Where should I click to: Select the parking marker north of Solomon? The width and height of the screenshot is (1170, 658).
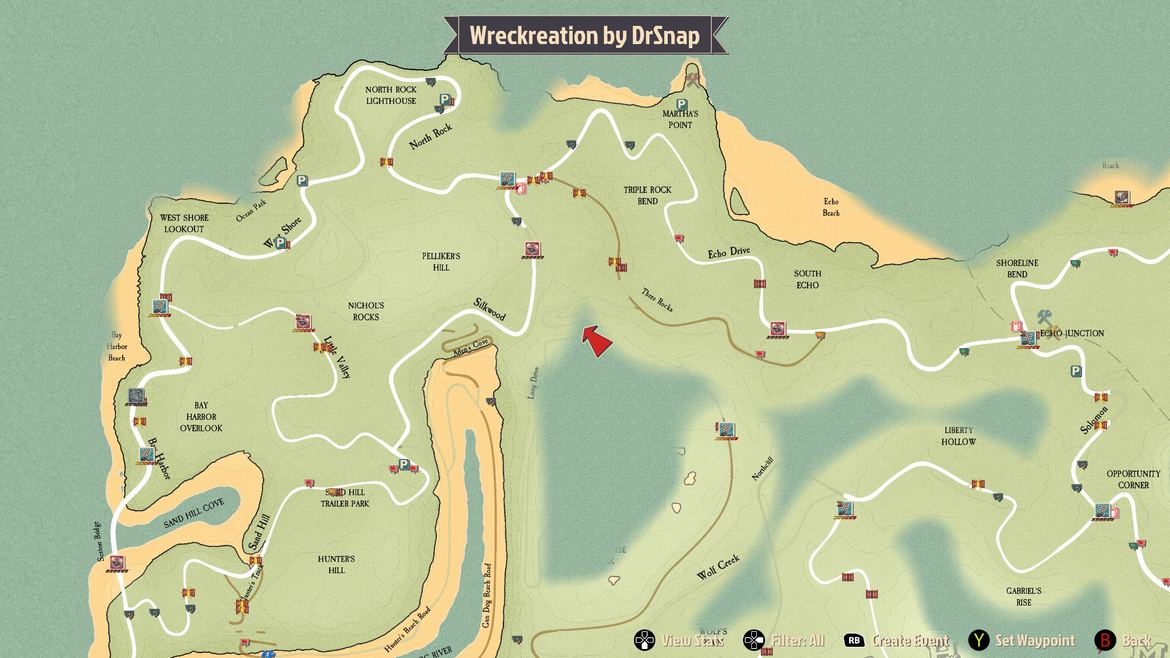[x=1075, y=371]
